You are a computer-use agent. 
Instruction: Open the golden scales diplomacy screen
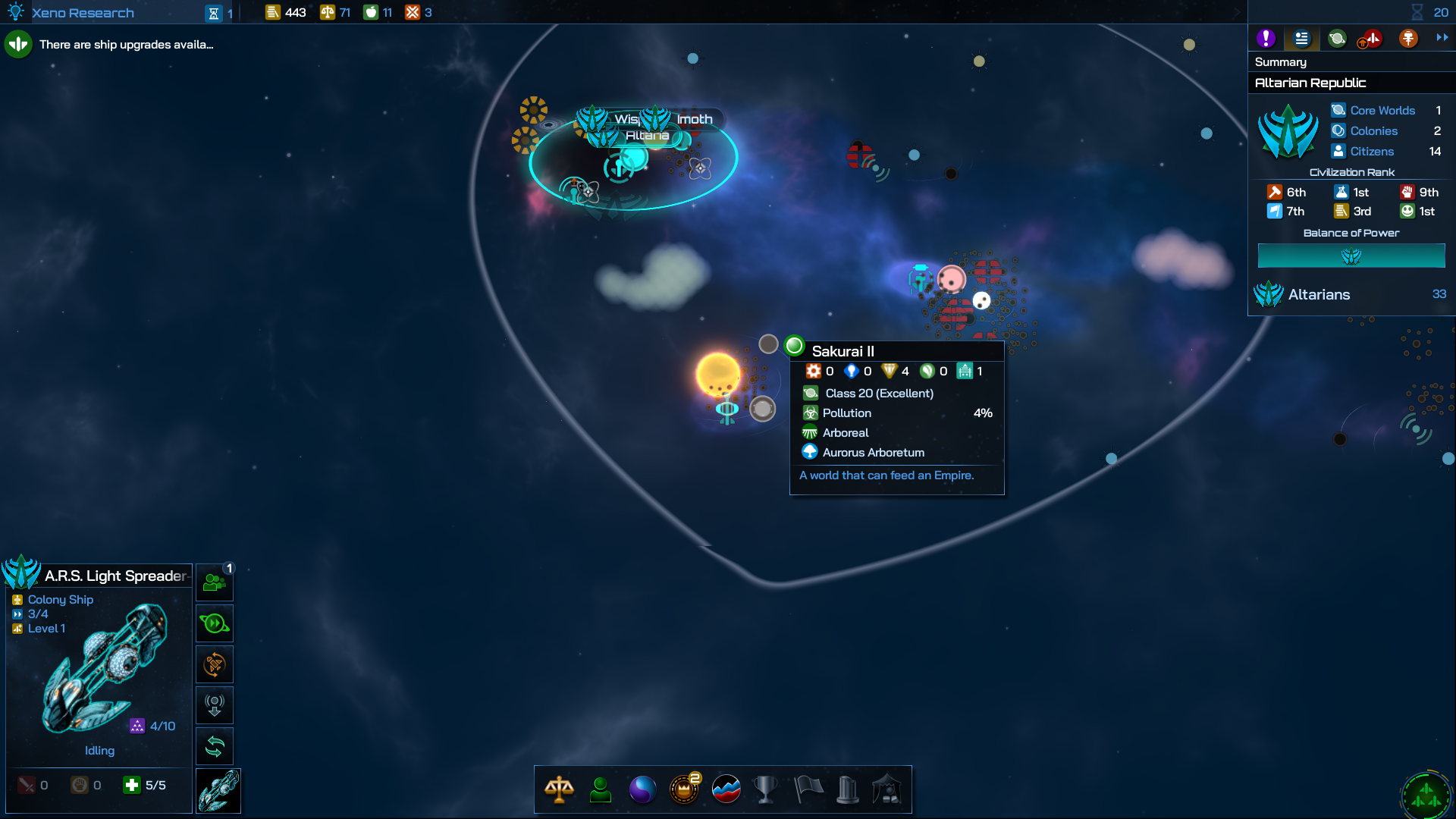pyautogui.click(x=559, y=789)
